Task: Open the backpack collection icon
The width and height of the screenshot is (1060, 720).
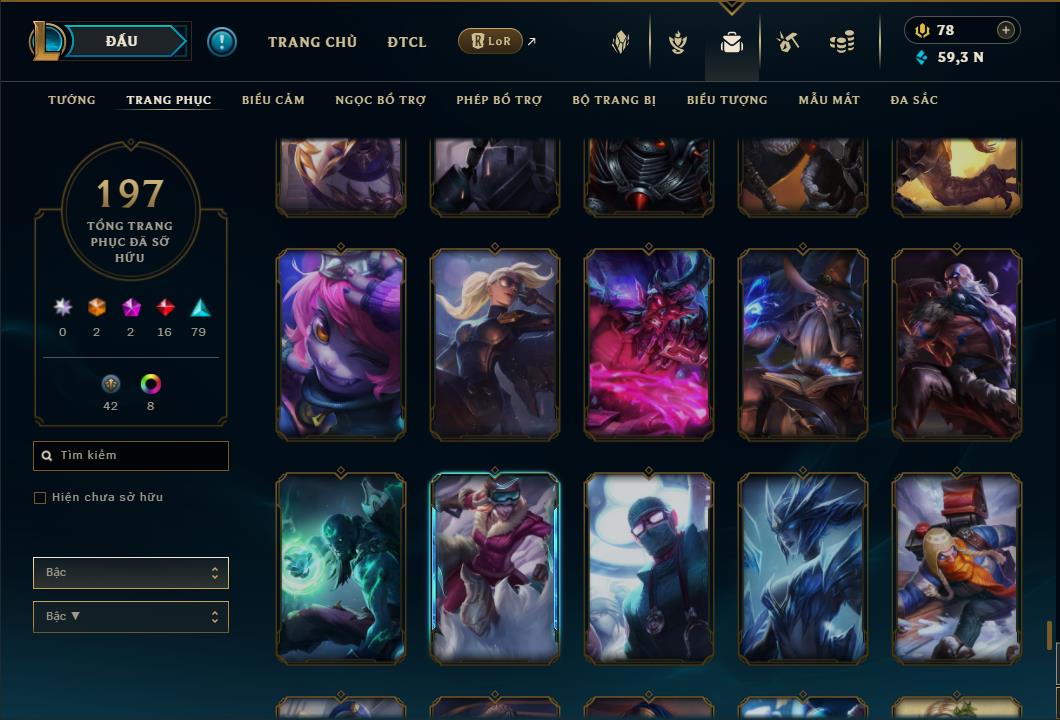Action: tap(732, 43)
